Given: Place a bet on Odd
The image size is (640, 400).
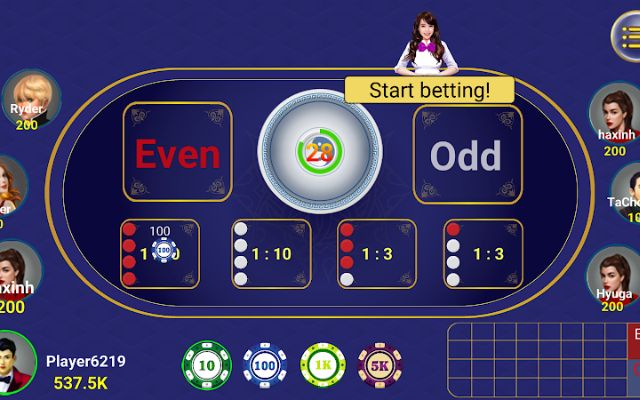Looking at the screenshot, I should (467, 155).
